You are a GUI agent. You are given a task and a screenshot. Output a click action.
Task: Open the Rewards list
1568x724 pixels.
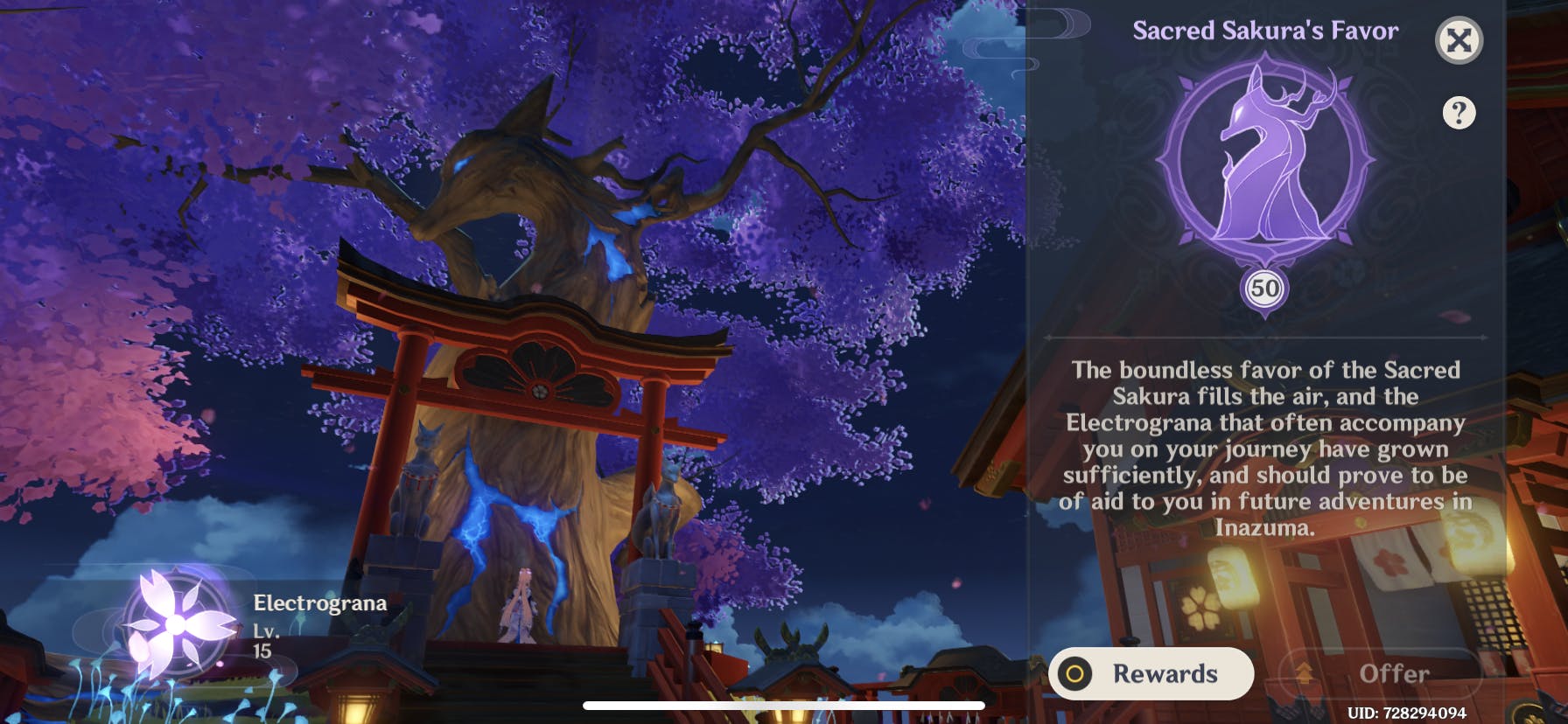click(1151, 673)
